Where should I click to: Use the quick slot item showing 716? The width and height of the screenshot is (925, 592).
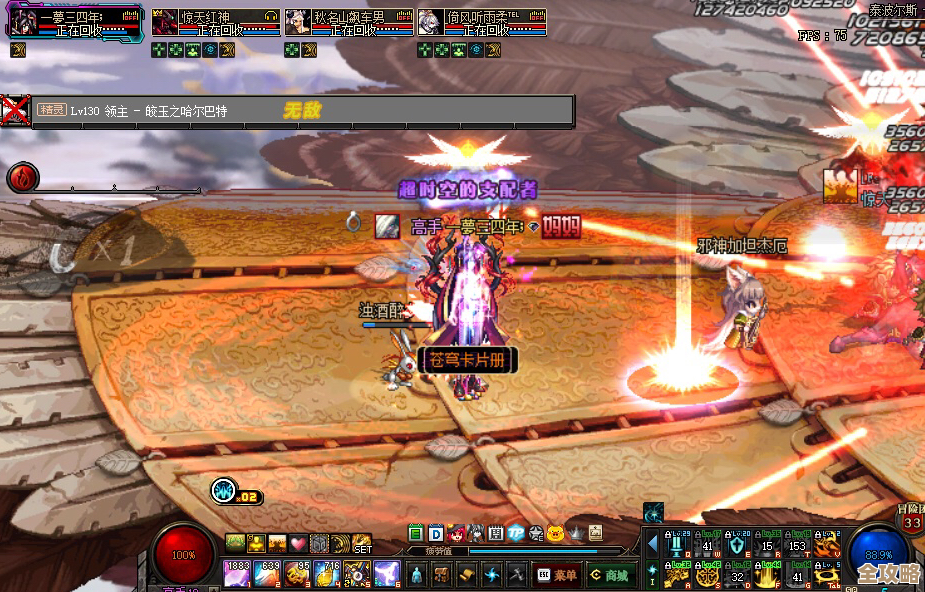327,573
